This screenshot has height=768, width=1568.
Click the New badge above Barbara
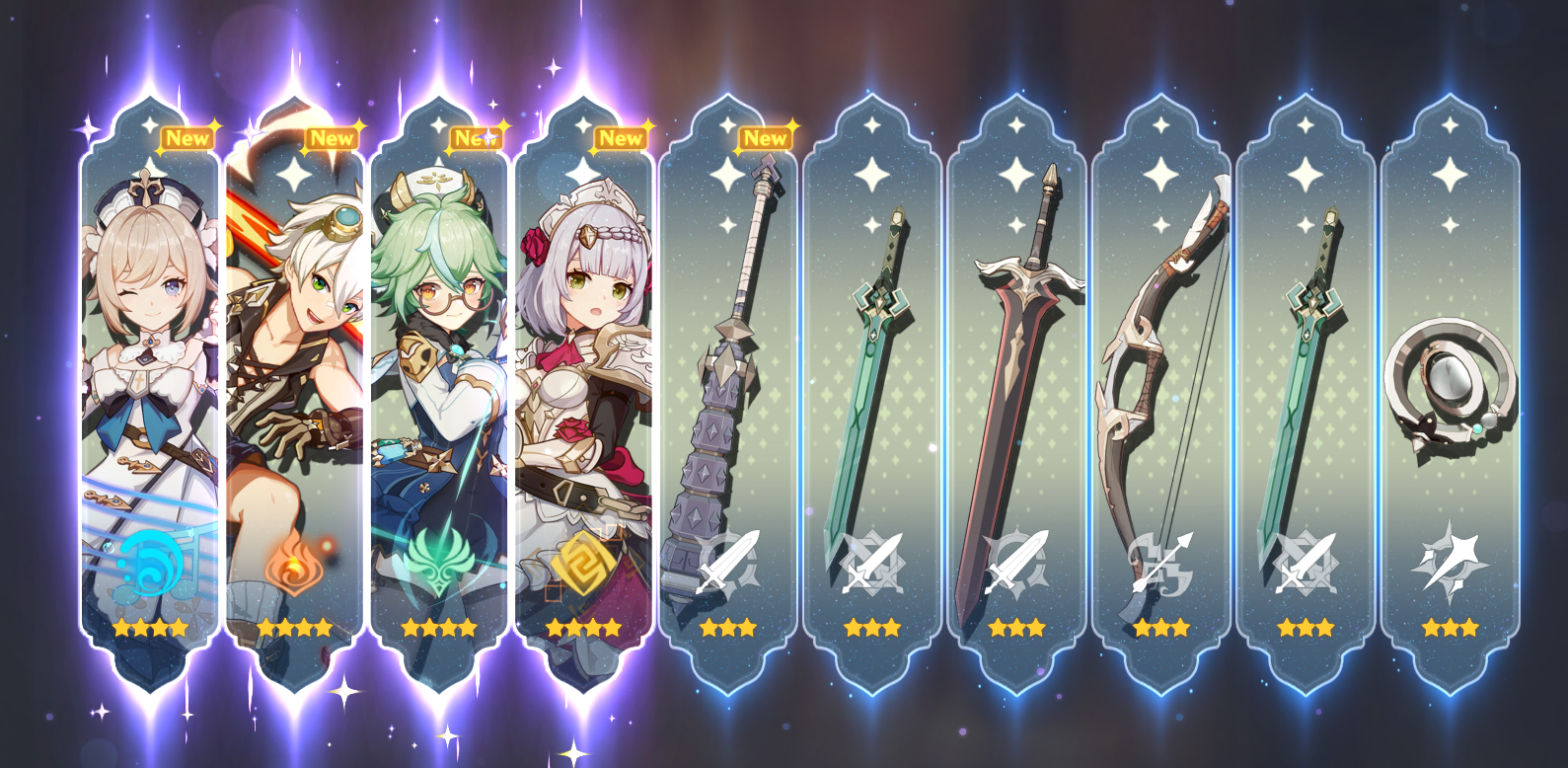point(187,139)
